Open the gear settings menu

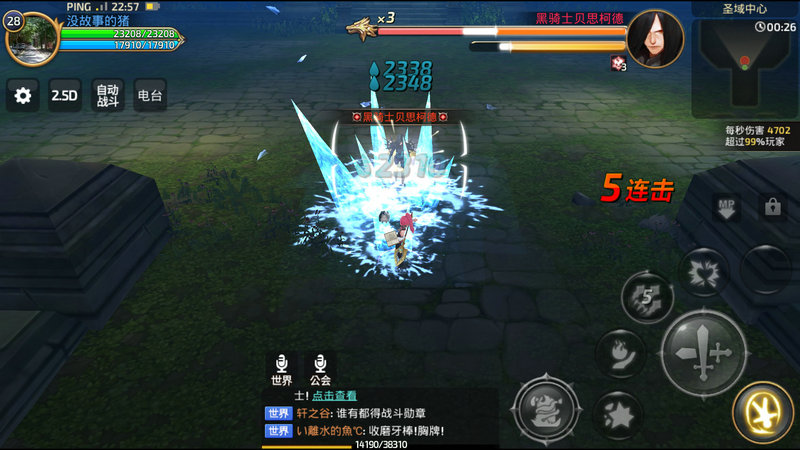23,96
